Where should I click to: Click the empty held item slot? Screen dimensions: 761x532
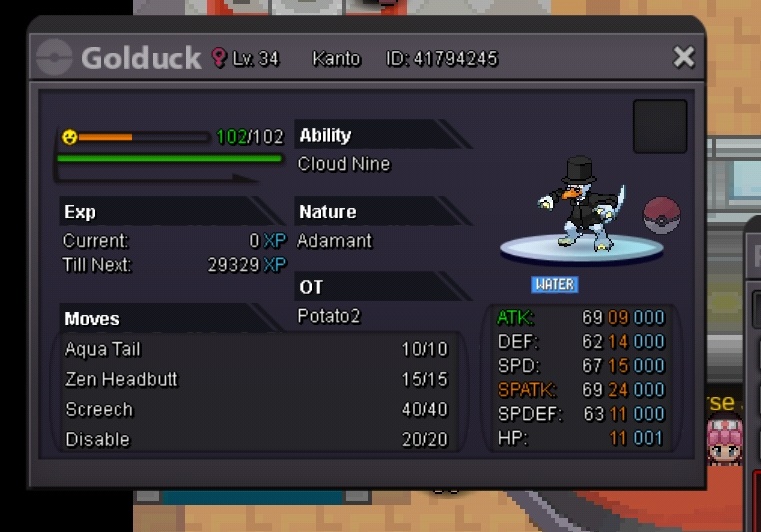(x=660, y=127)
